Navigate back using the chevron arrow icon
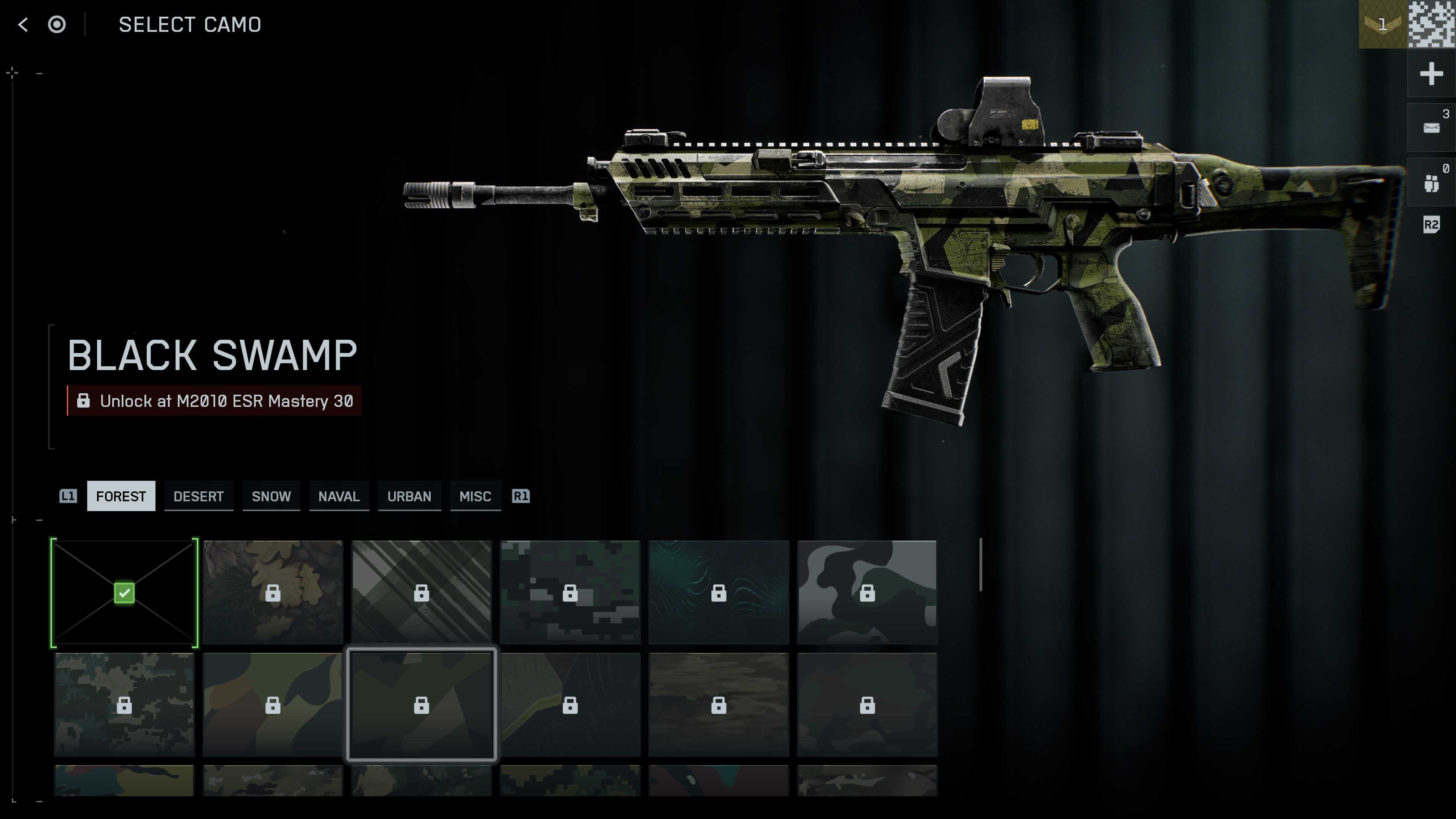The image size is (1456, 819). [22, 24]
